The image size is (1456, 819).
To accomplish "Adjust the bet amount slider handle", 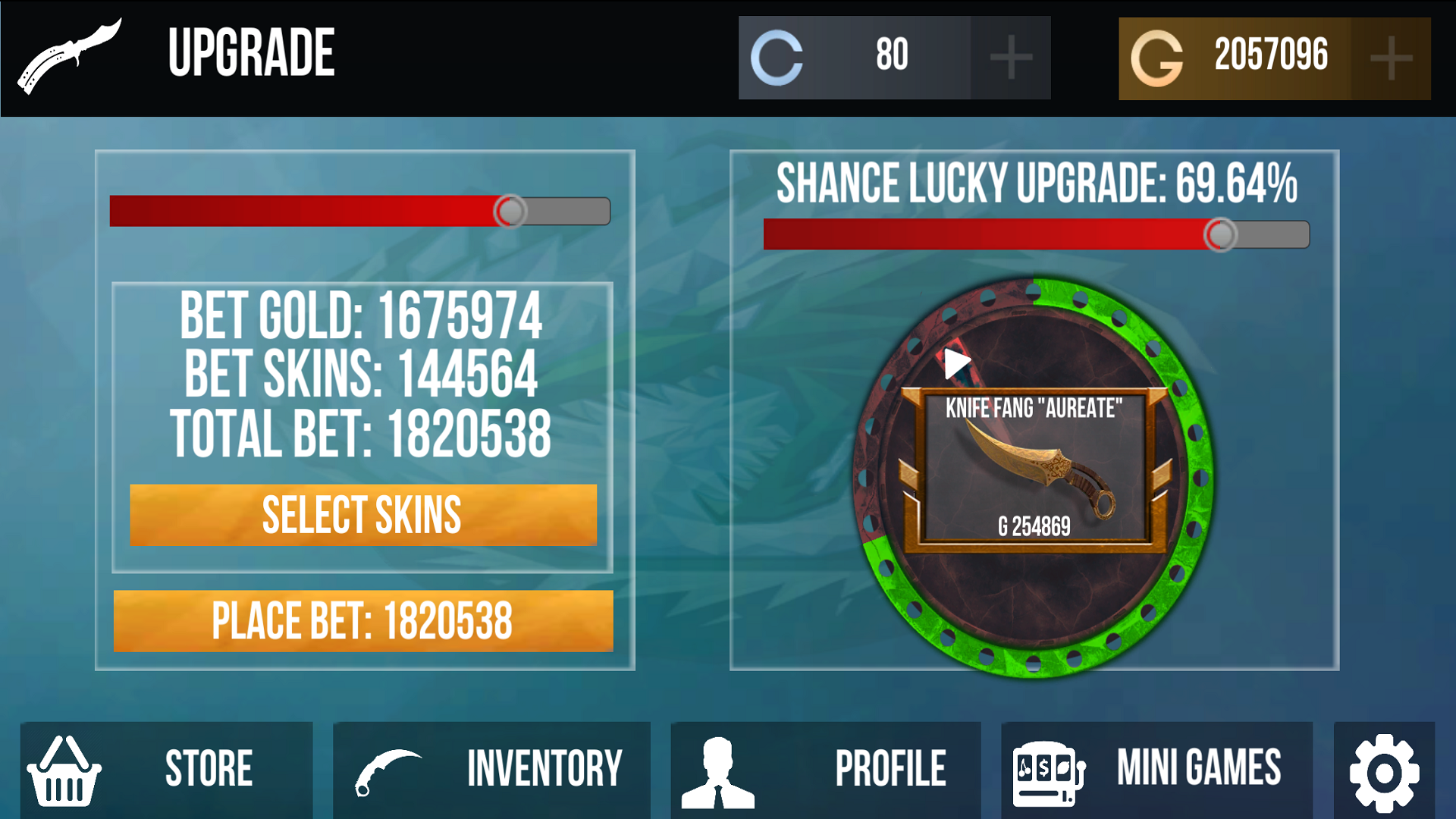I will [511, 212].
